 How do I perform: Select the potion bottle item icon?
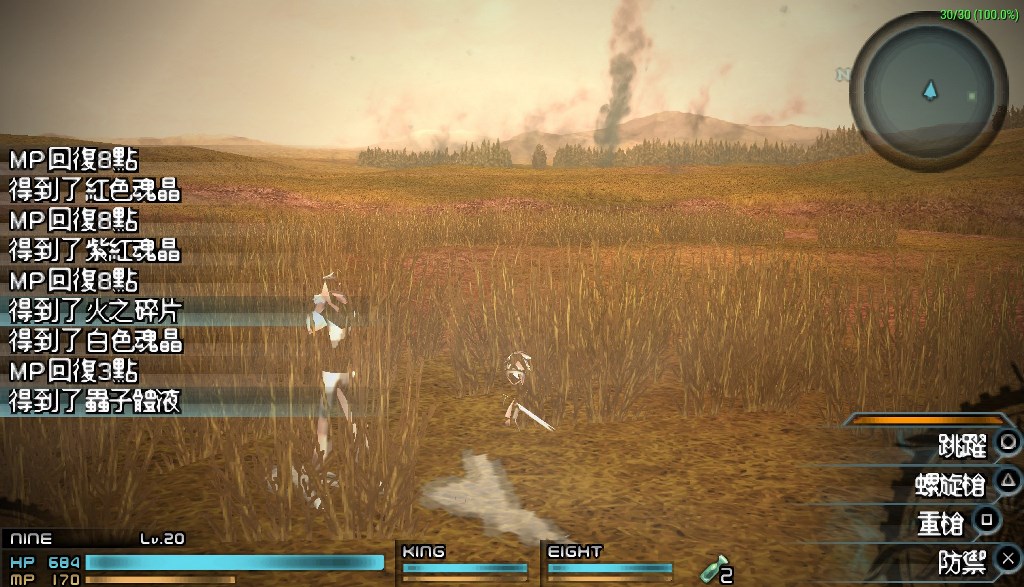711,570
